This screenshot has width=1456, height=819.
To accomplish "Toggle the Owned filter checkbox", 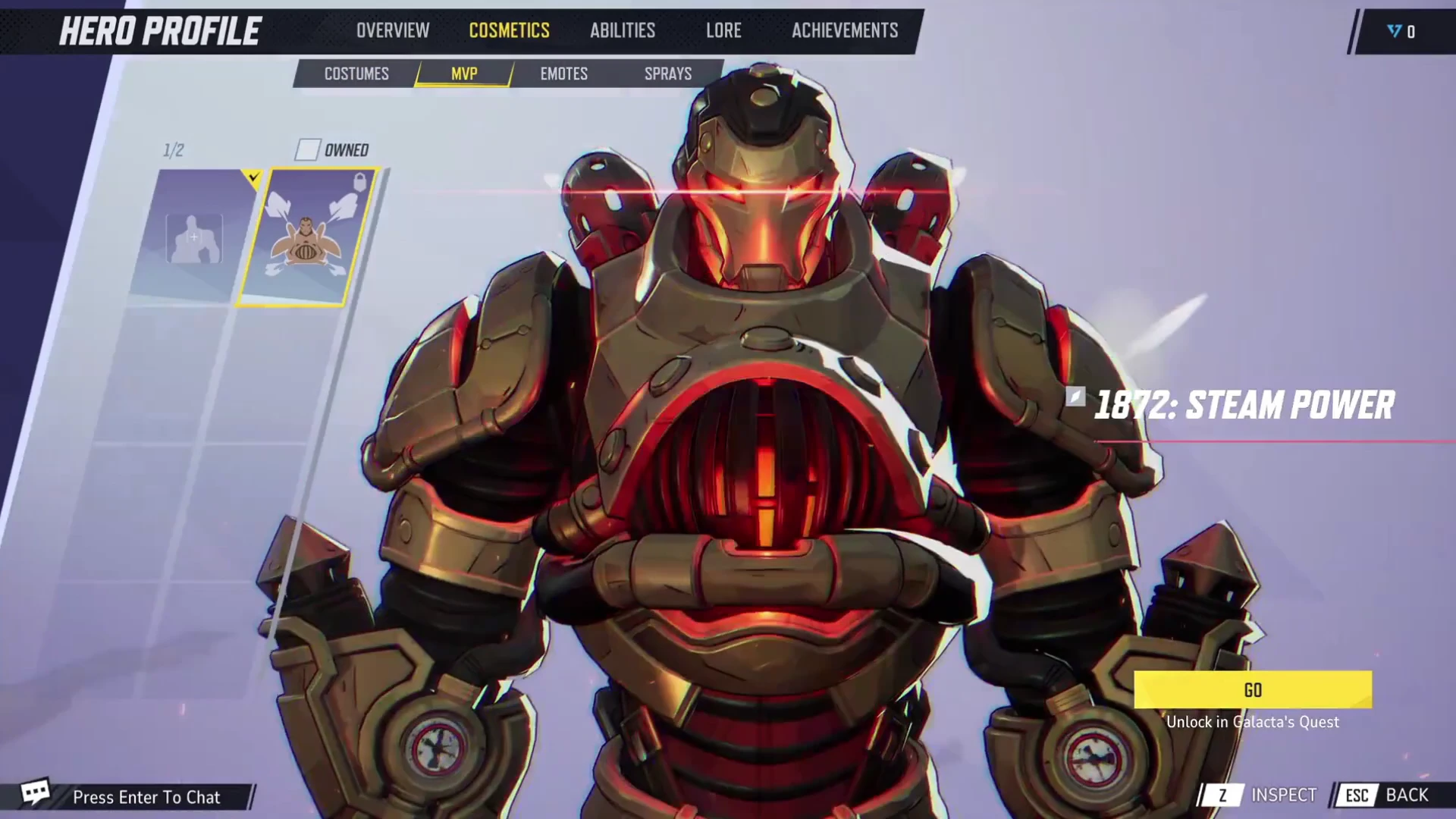I will tap(308, 150).
